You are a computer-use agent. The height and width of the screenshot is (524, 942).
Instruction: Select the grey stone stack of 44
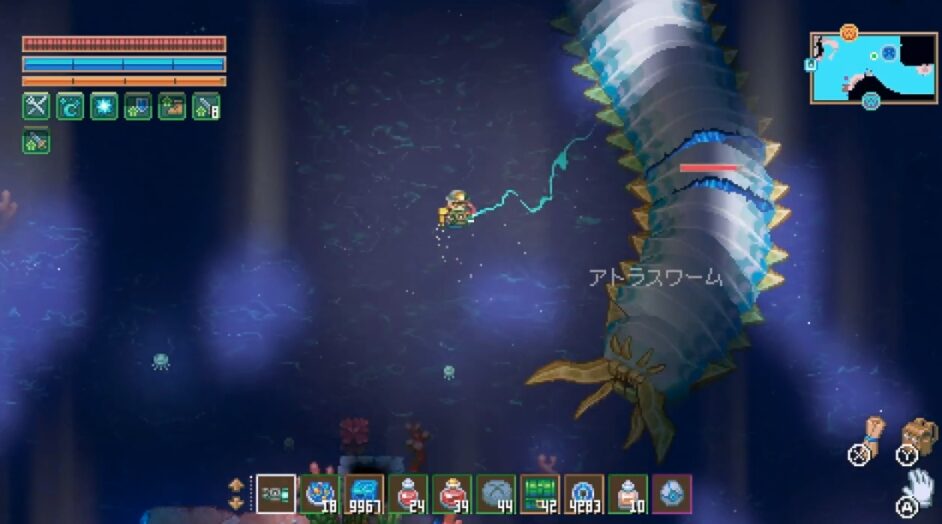(x=496, y=493)
